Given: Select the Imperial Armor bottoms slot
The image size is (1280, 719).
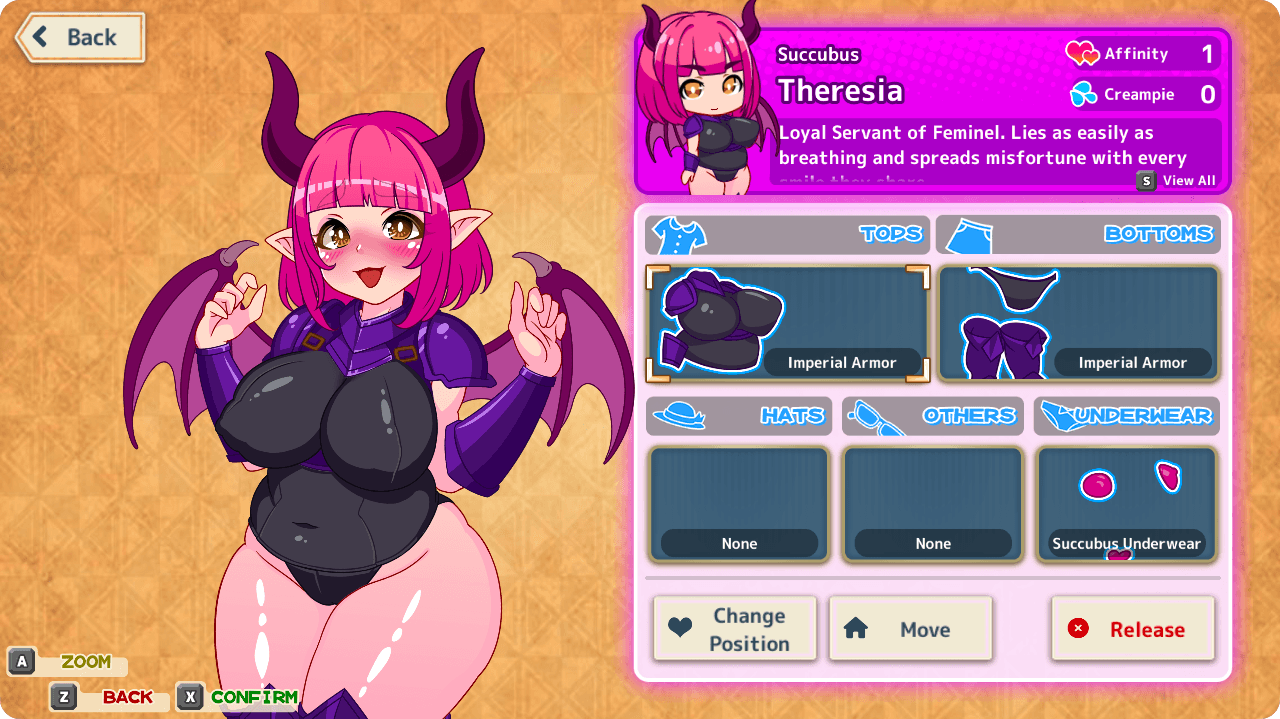Looking at the screenshot, I should click(1079, 324).
